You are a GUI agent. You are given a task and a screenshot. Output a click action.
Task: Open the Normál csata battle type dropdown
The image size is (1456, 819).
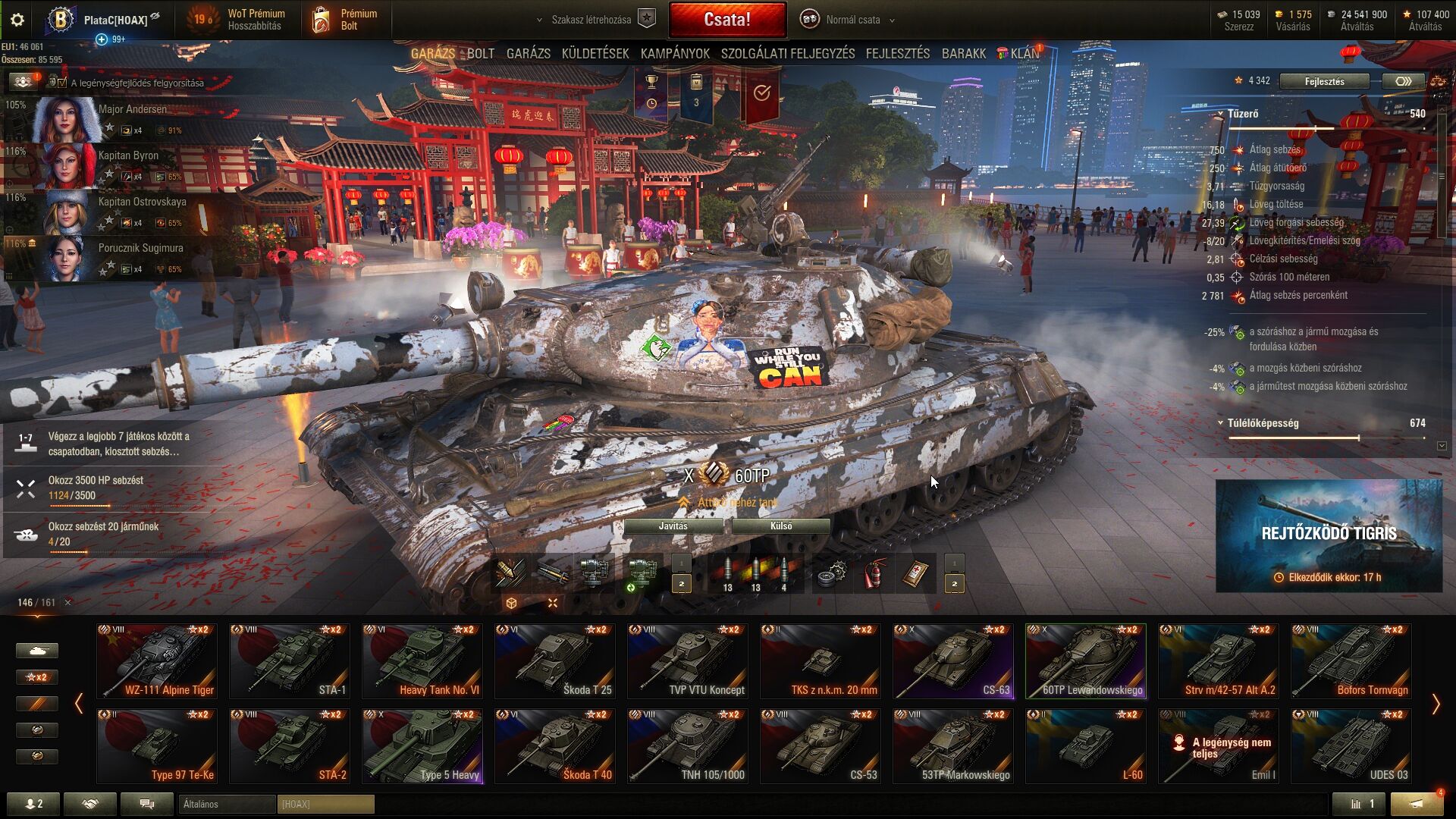pos(852,20)
